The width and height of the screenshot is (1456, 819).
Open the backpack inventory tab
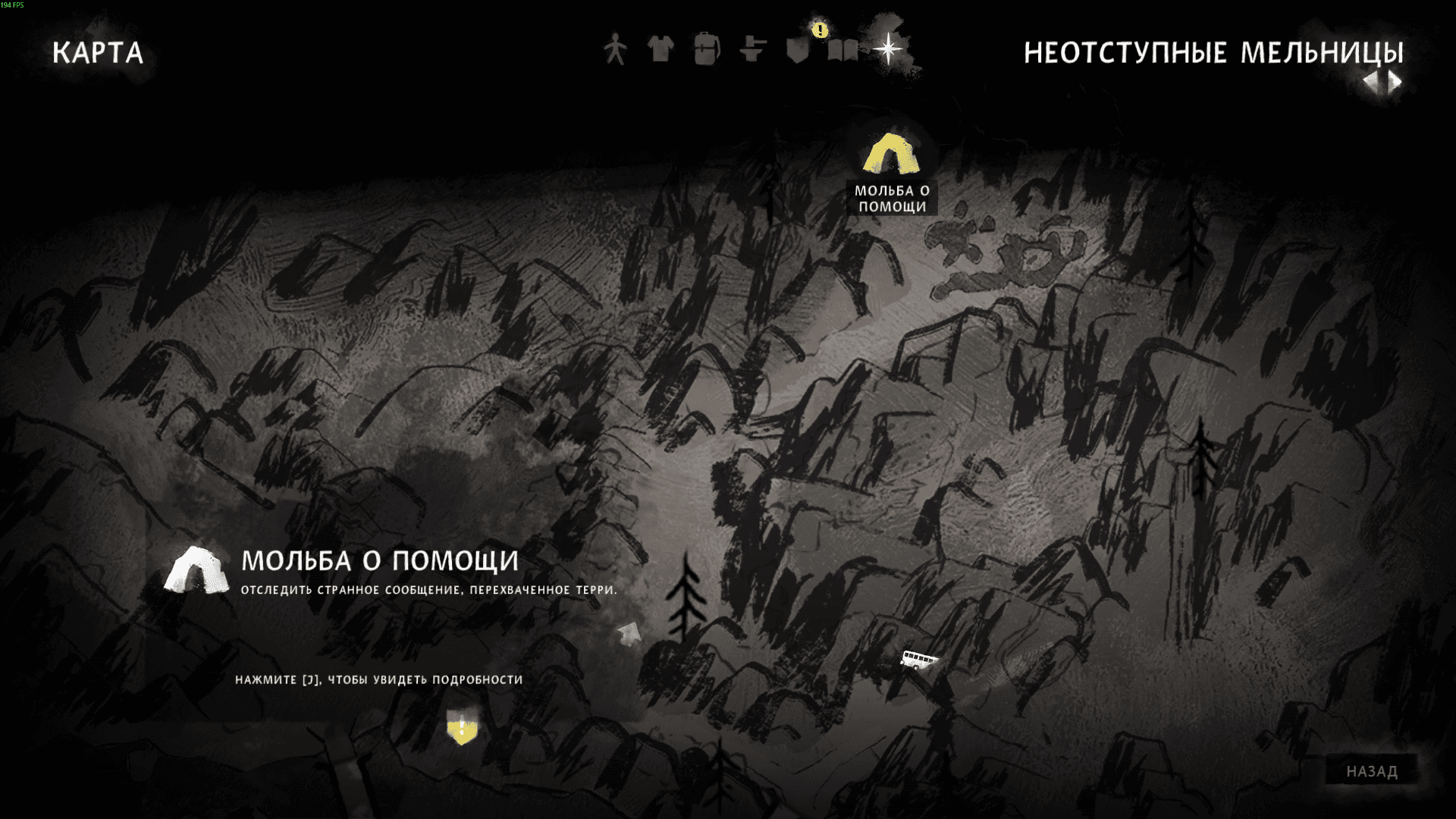point(706,50)
